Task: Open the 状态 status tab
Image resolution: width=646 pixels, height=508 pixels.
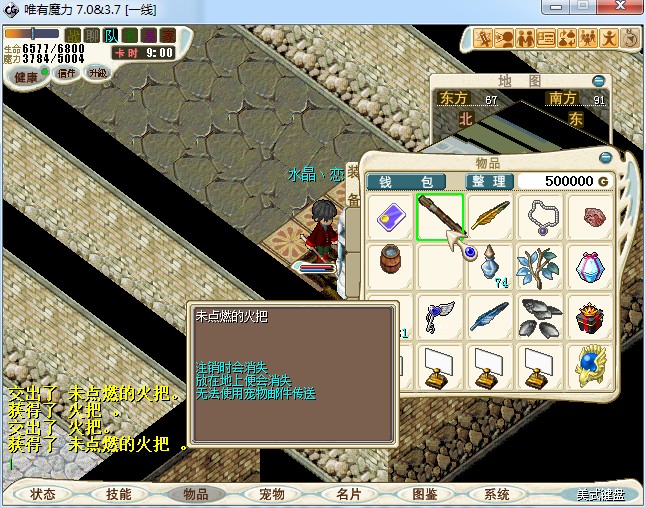Action: click(x=43, y=494)
